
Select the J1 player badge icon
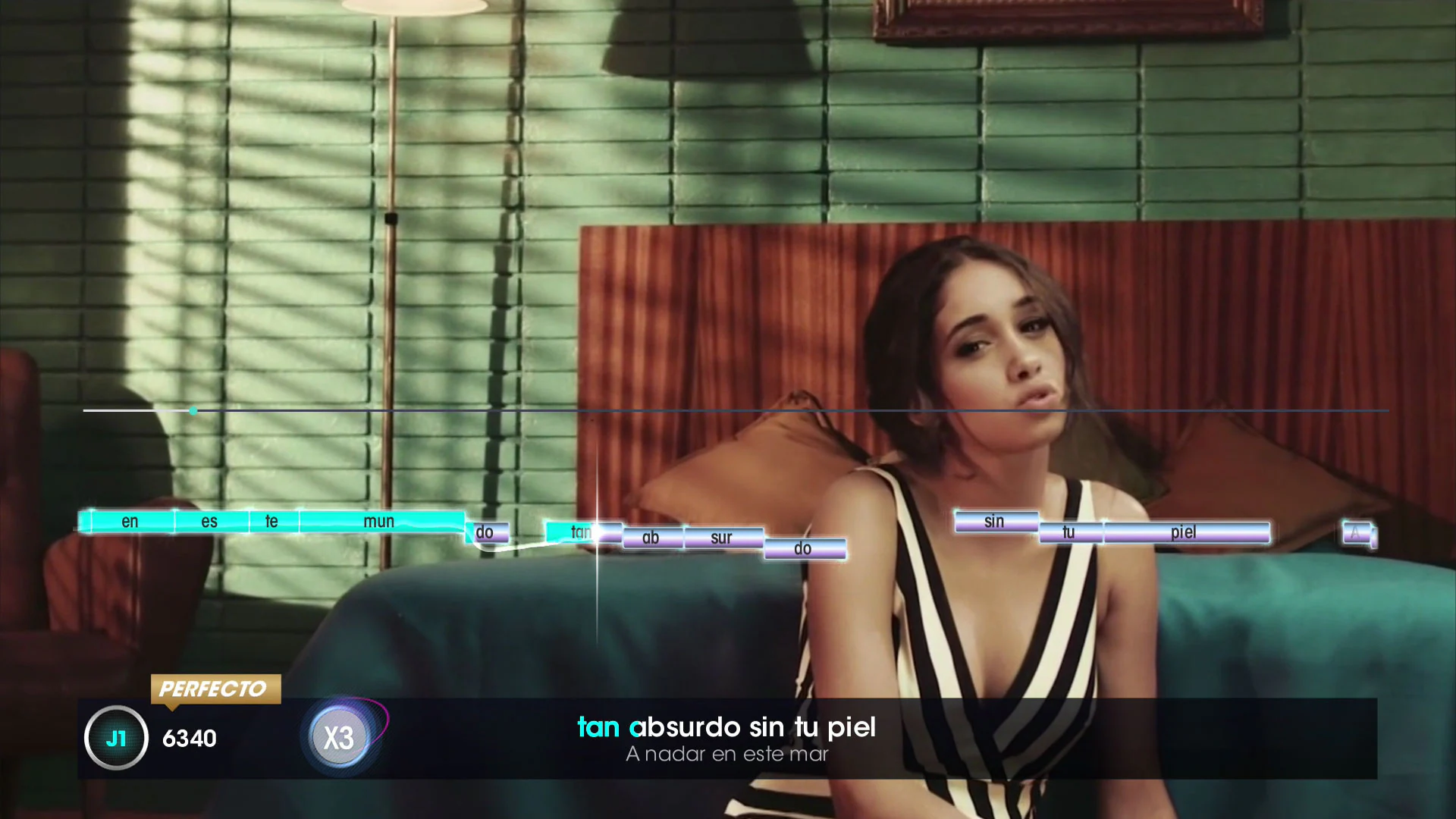click(x=115, y=738)
